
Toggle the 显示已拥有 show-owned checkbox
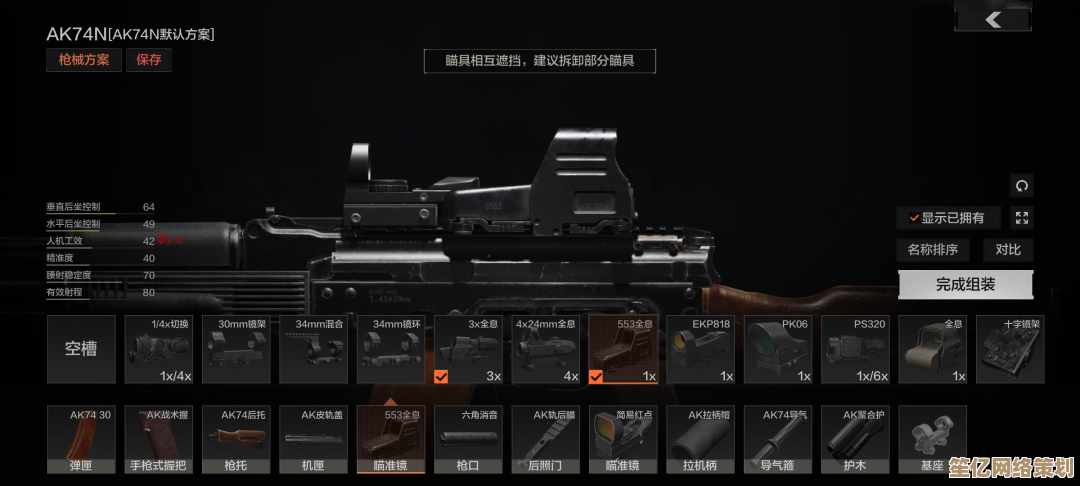946,218
